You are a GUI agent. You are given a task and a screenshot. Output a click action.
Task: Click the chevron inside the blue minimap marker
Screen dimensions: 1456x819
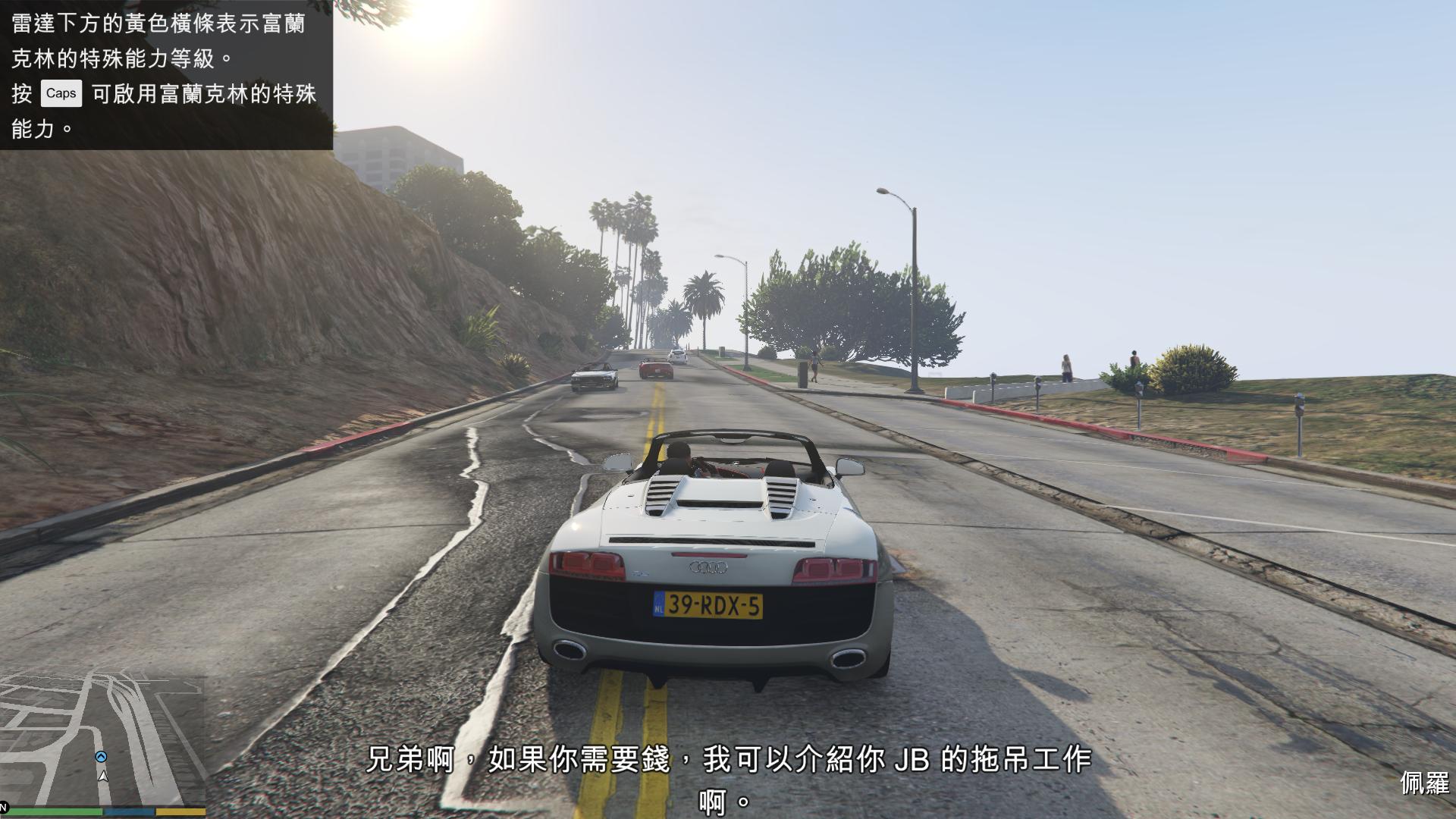(x=102, y=755)
